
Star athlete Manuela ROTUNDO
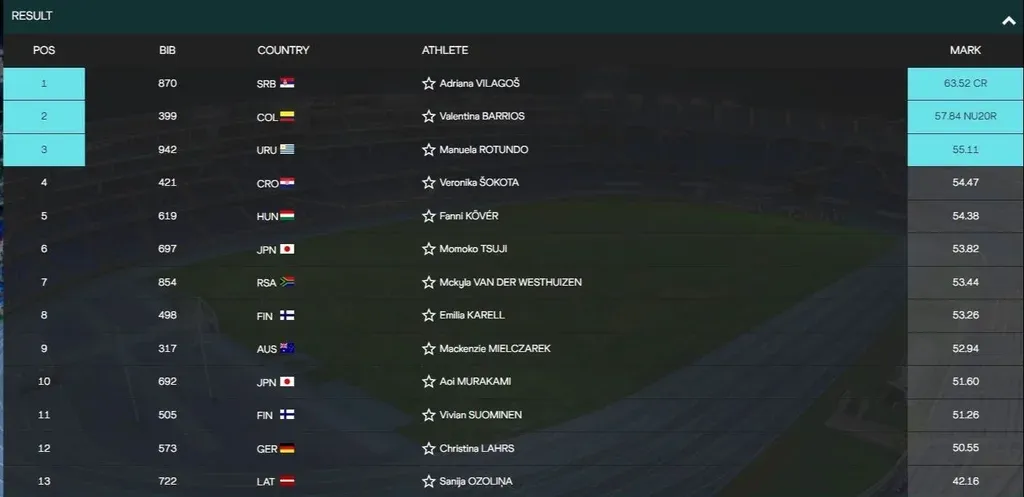429,150
